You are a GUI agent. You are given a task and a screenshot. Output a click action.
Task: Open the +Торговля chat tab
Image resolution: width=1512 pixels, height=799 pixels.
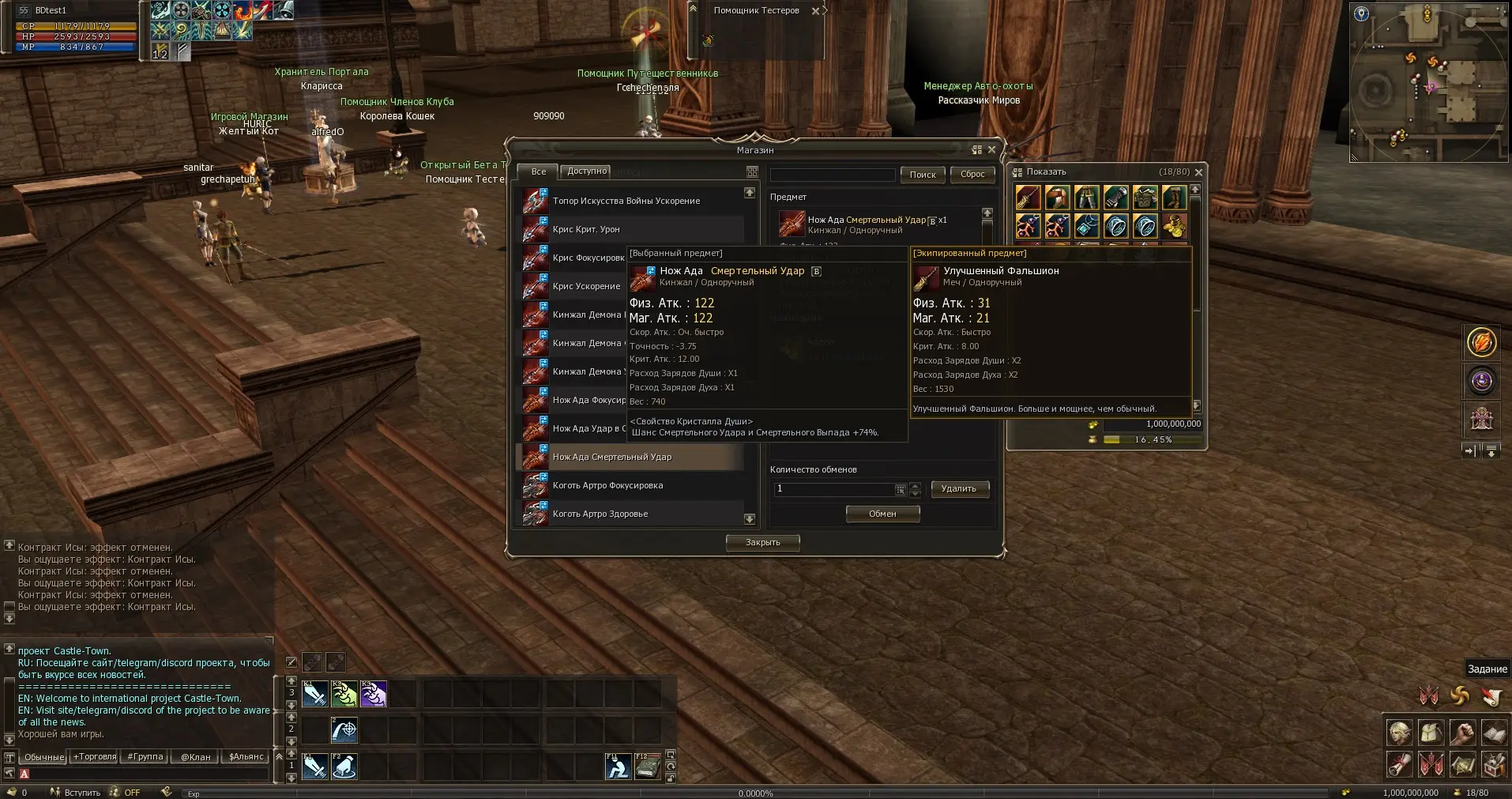pos(95,756)
